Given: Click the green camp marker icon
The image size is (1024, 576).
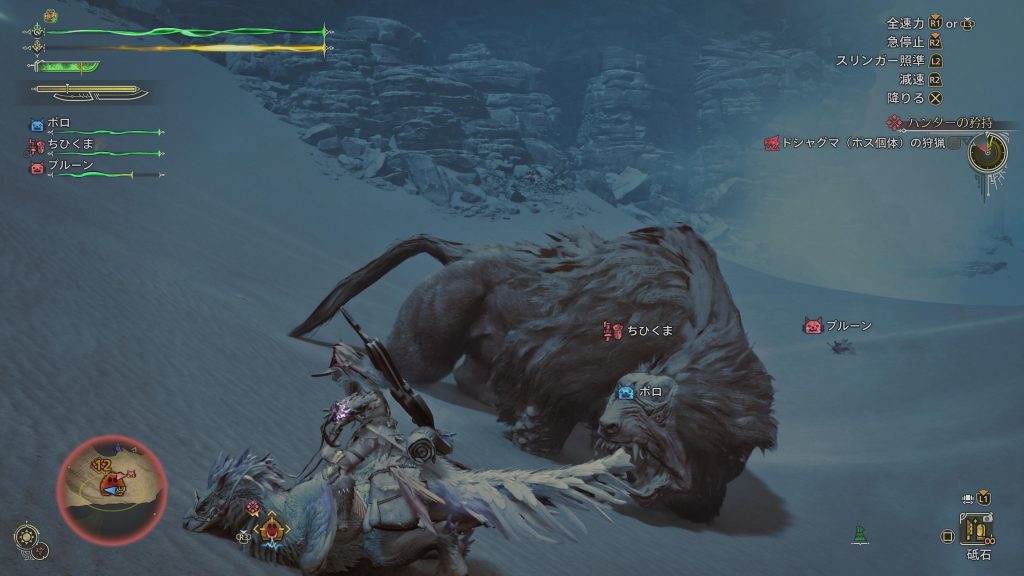Looking at the screenshot, I should [x=858, y=534].
